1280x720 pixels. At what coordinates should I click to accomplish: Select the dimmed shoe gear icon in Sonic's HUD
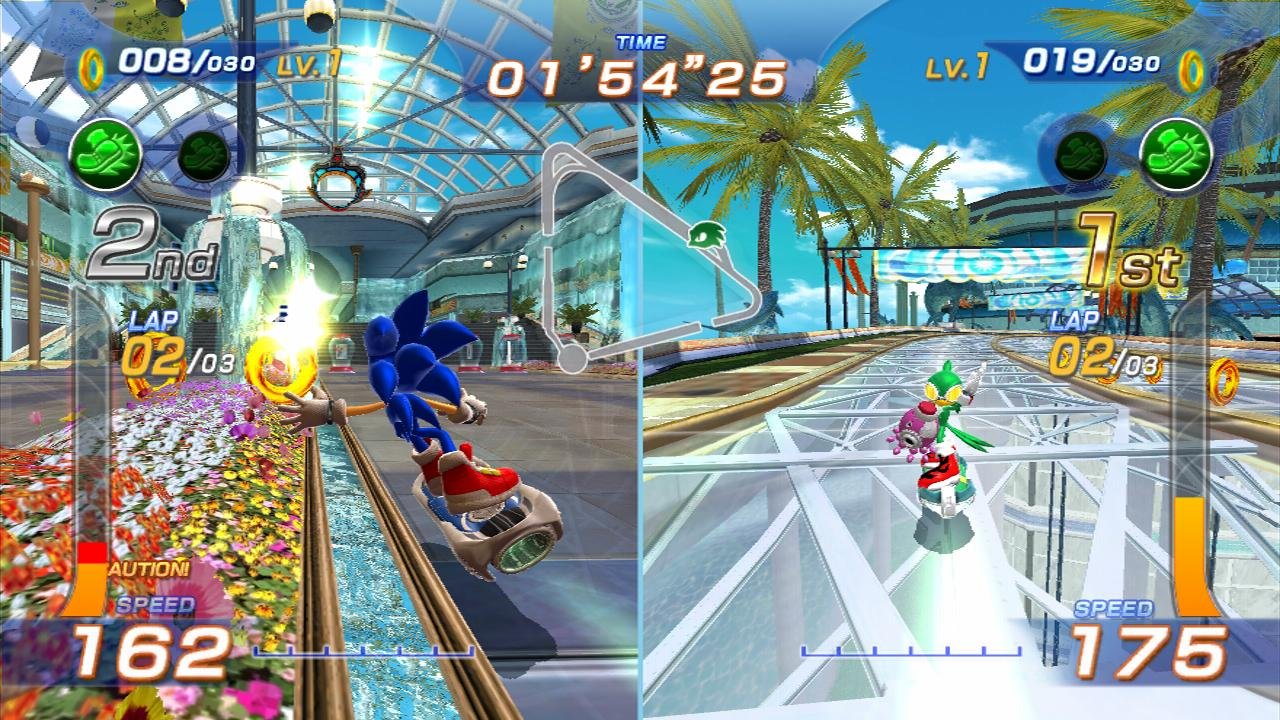click(203, 157)
